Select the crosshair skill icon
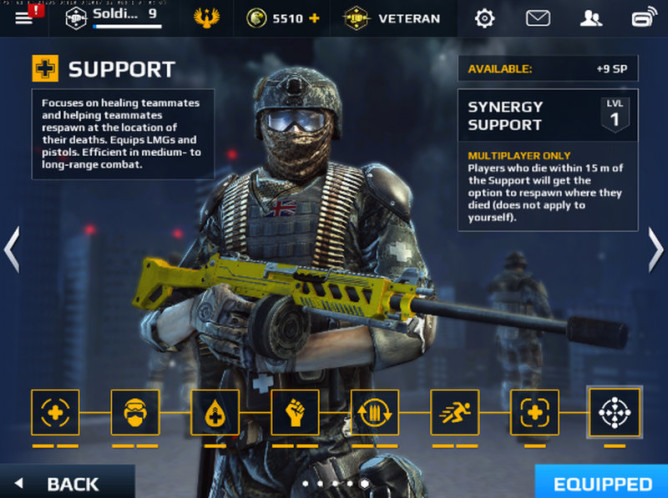668x498 pixels. click(614, 411)
